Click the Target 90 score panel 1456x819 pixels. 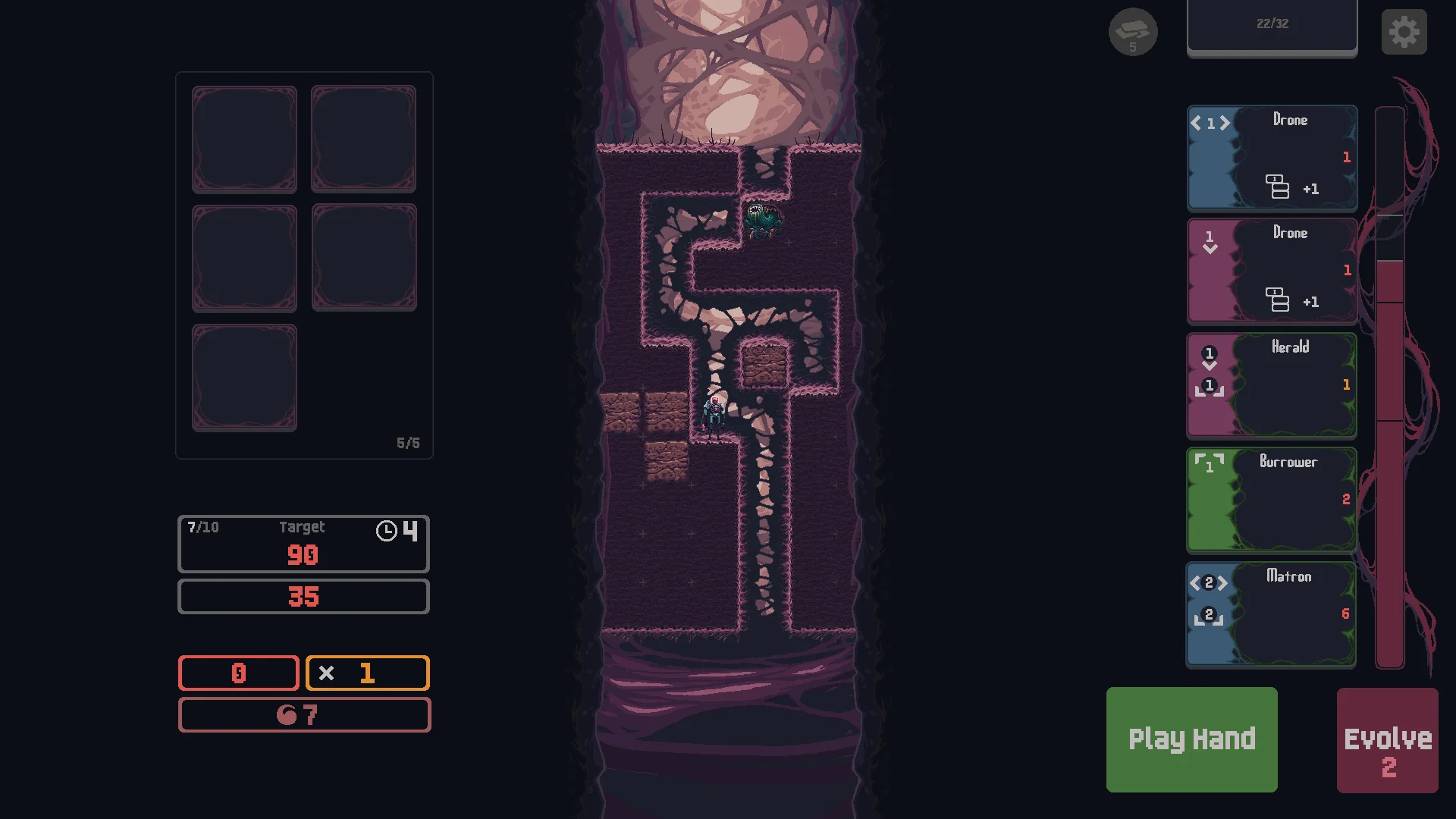[x=303, y=543]
